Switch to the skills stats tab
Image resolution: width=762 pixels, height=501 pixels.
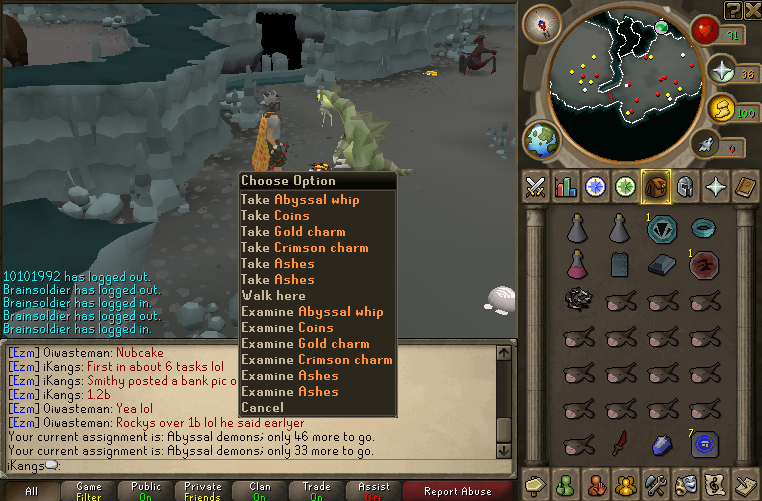(566, 186)
